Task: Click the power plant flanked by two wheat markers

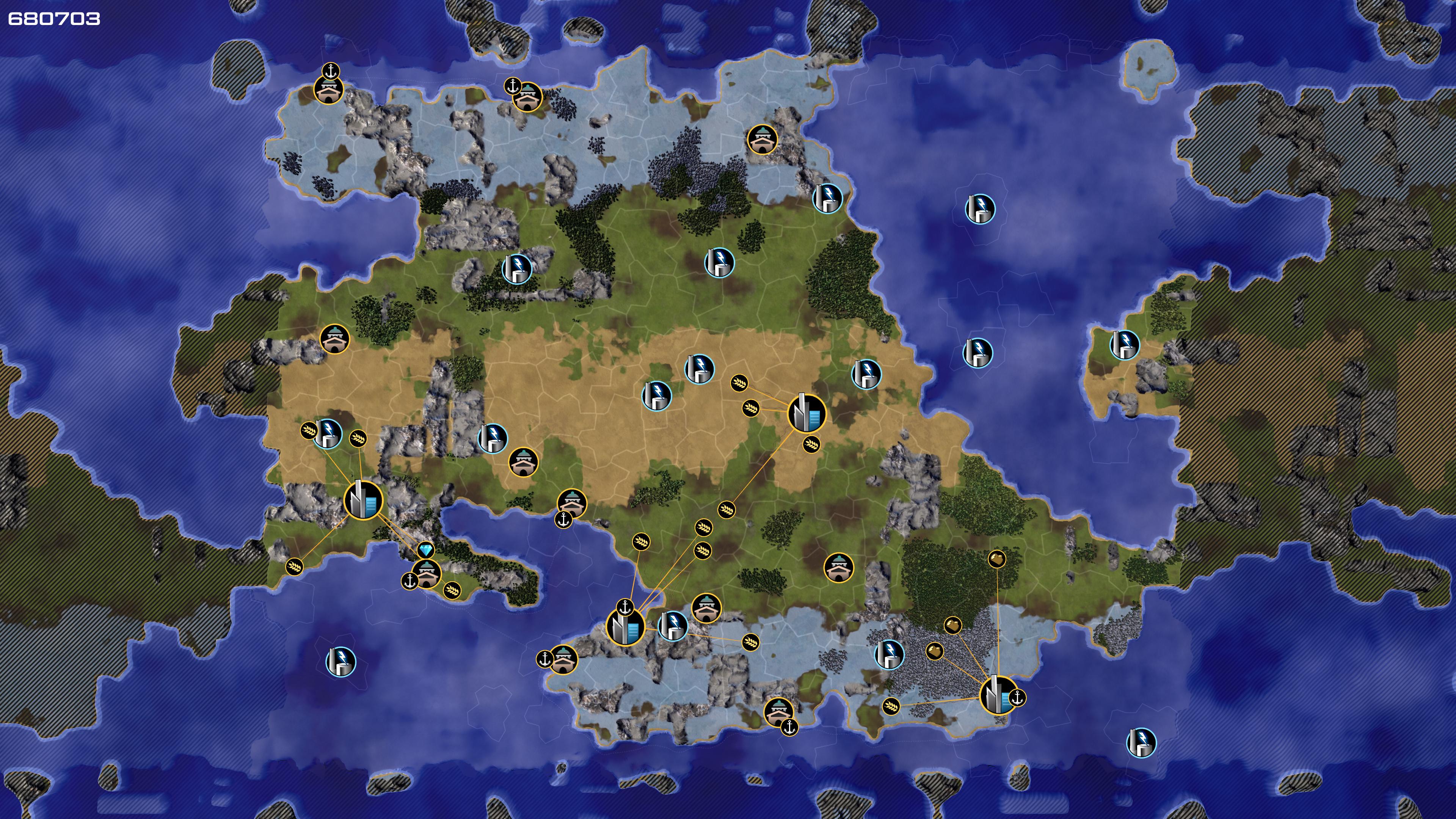Action: click(328, 434)
